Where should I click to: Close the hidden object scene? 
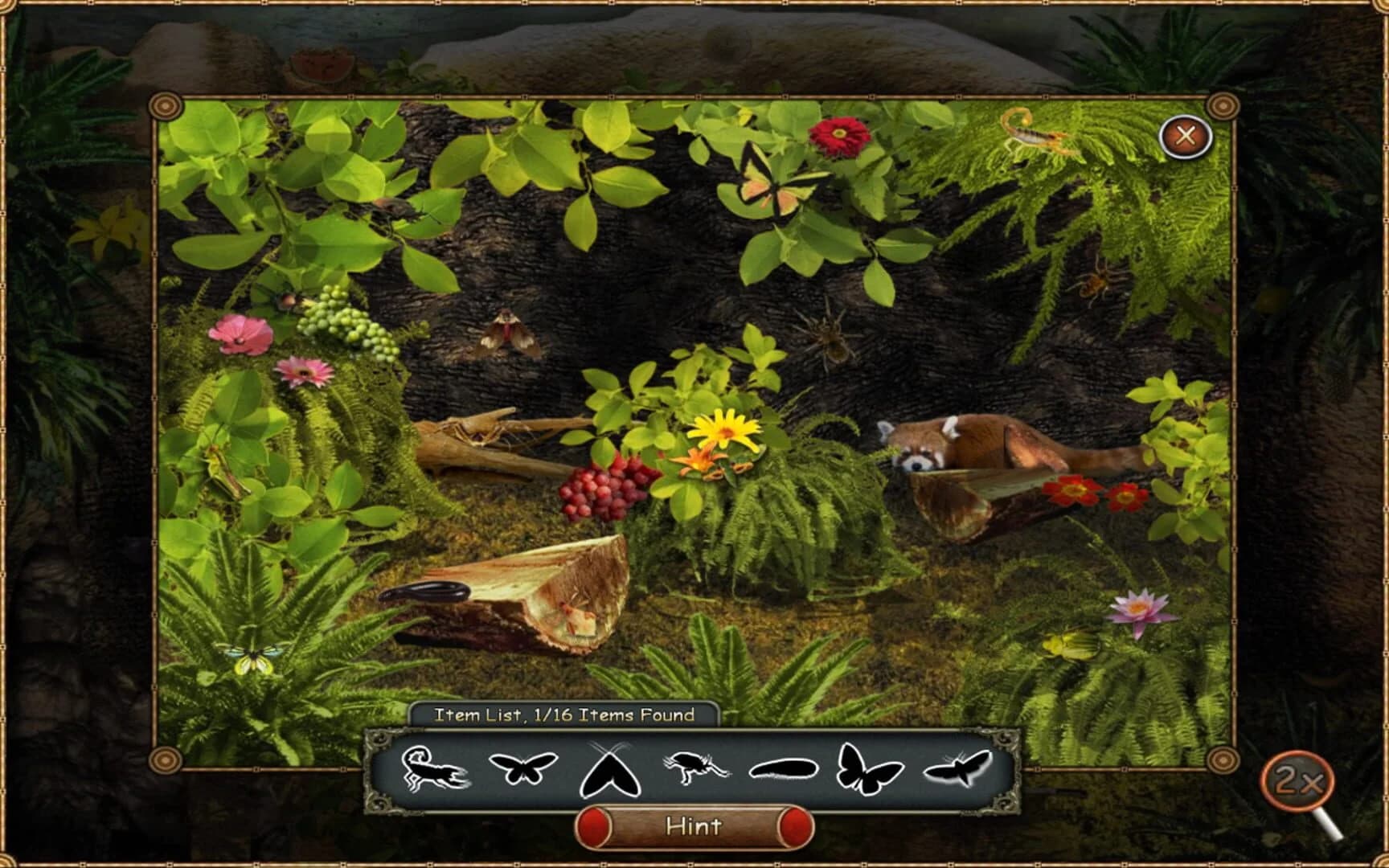pyautogui.click(x=1186, y=137)
